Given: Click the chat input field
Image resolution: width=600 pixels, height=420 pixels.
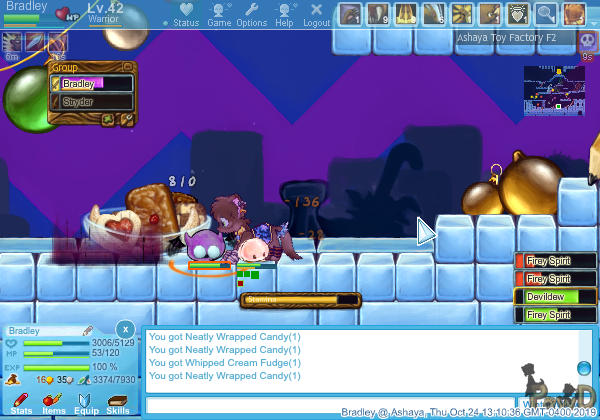Looking at the screenshot, I should 360,404.
